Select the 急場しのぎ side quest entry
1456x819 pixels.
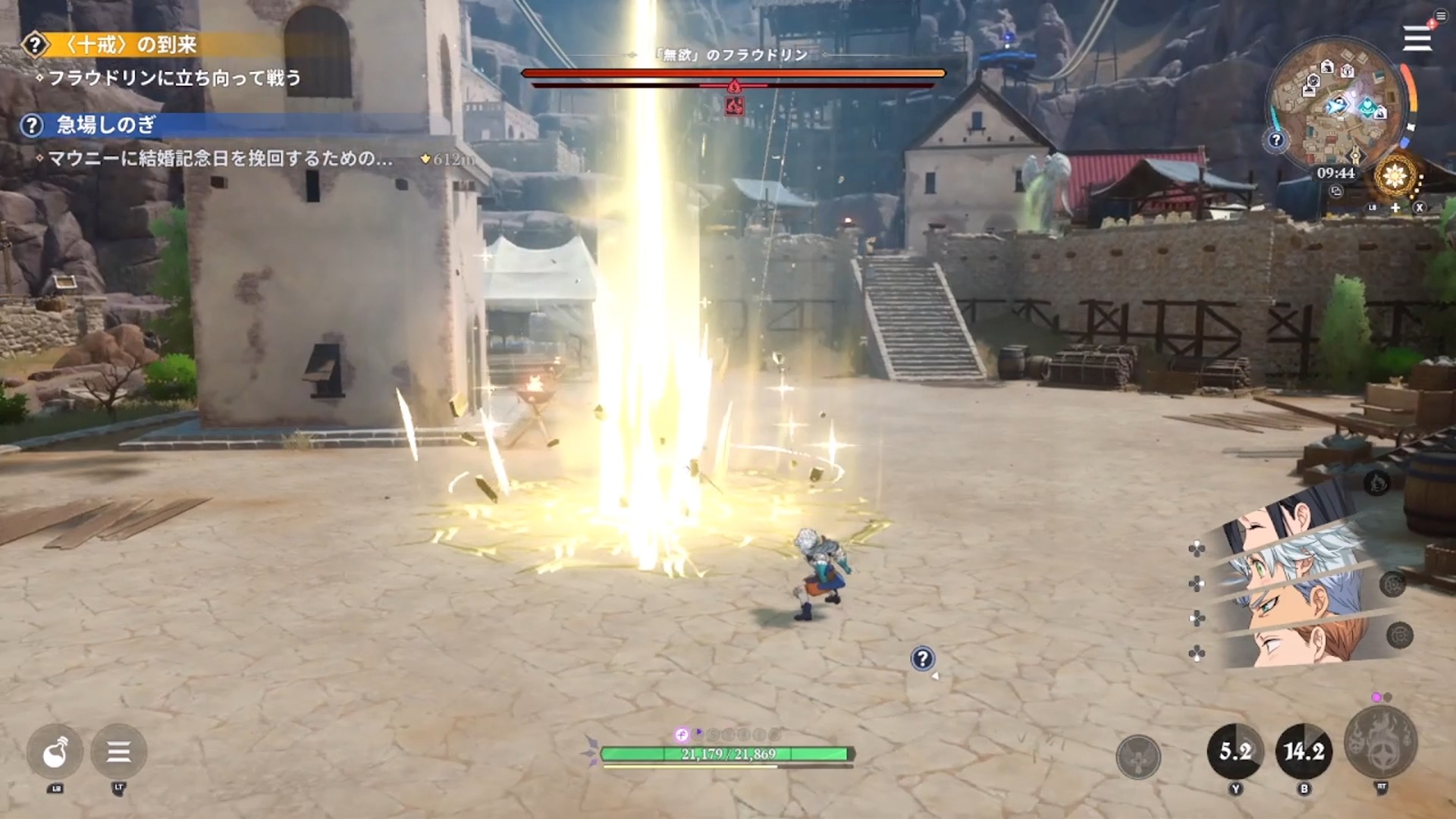[x=106, y=125]
